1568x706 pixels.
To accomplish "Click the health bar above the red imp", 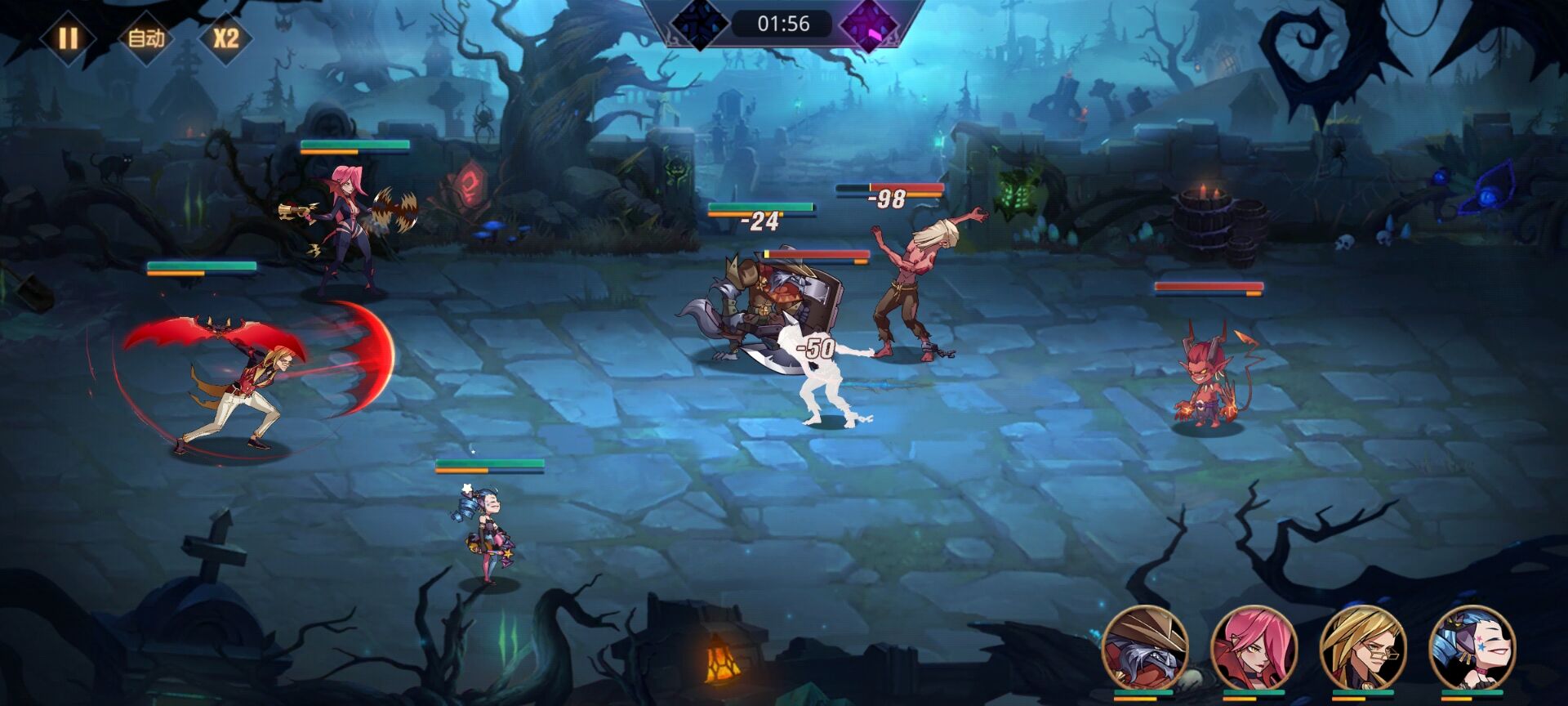I will point(1209,286).
